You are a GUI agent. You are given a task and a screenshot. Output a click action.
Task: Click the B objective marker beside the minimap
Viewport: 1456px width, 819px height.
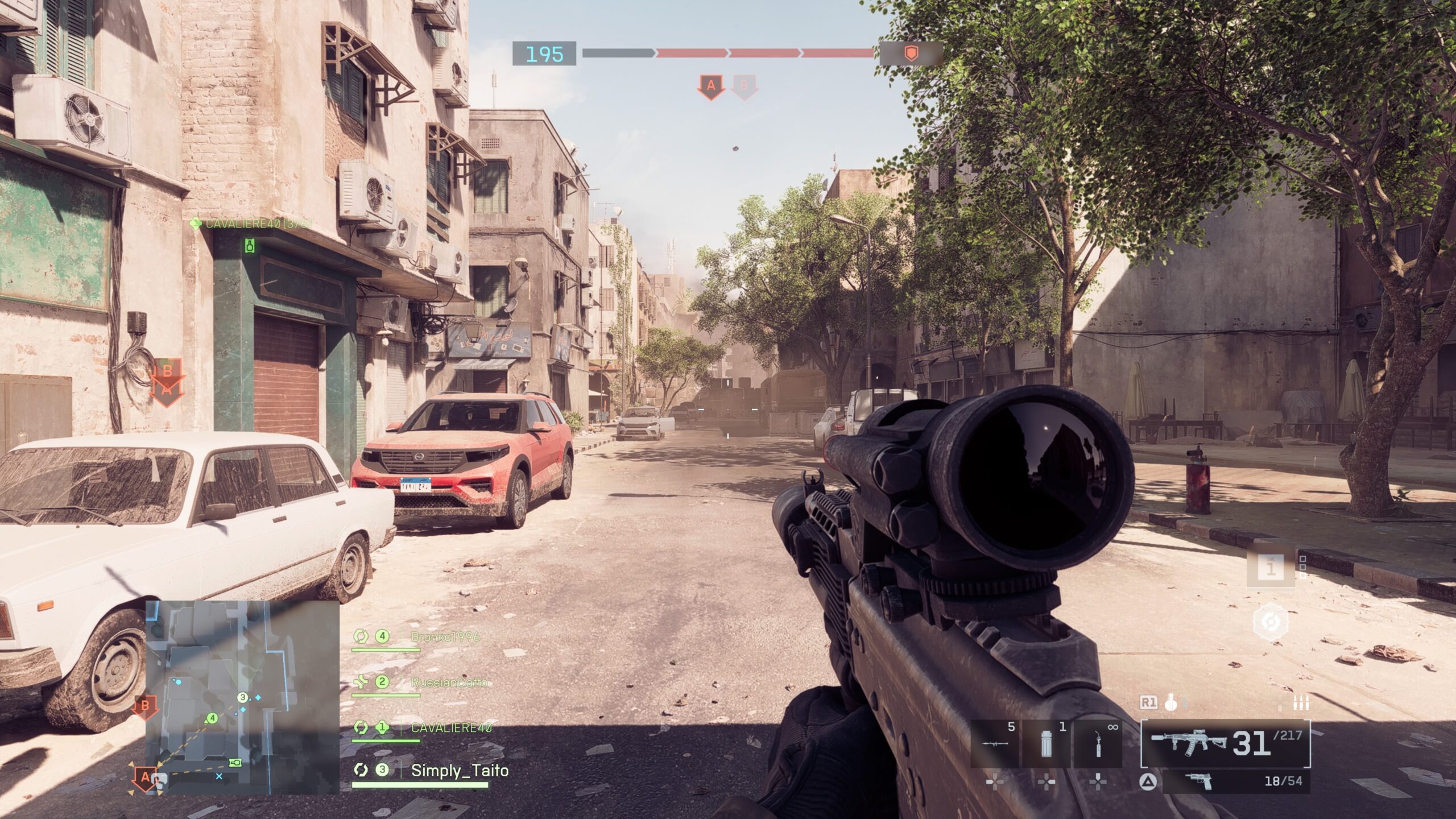tap(144, 707)
